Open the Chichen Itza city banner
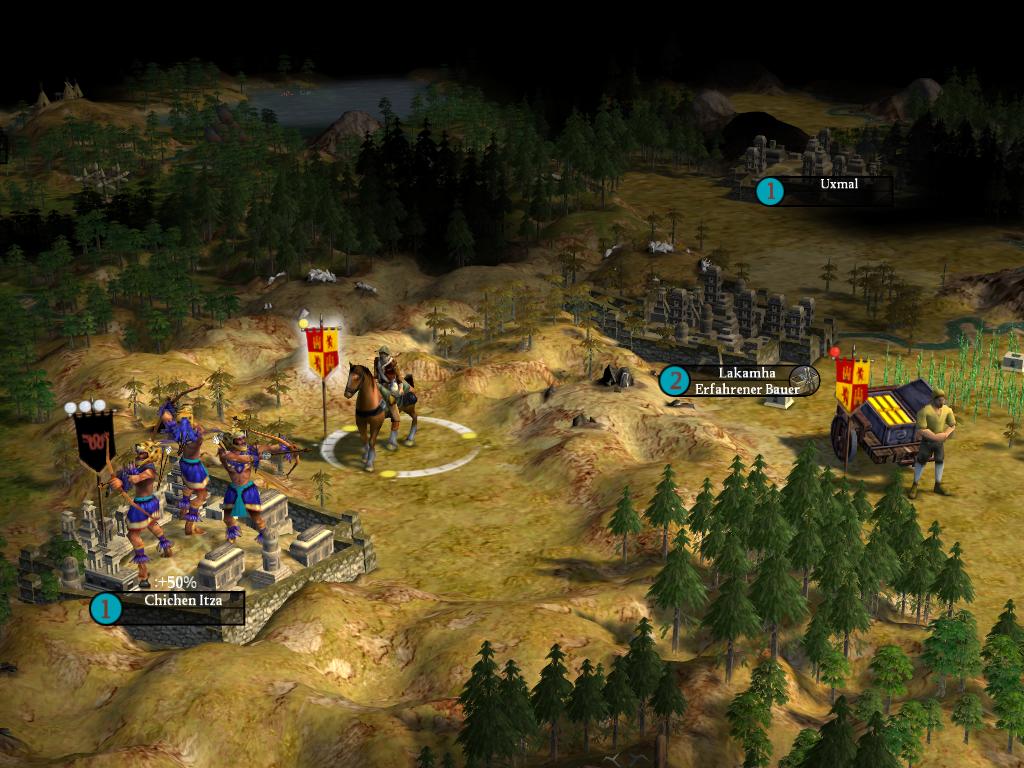Image resolution: width=1024 pixels, height=768 pixels. (x=180, y=602)
